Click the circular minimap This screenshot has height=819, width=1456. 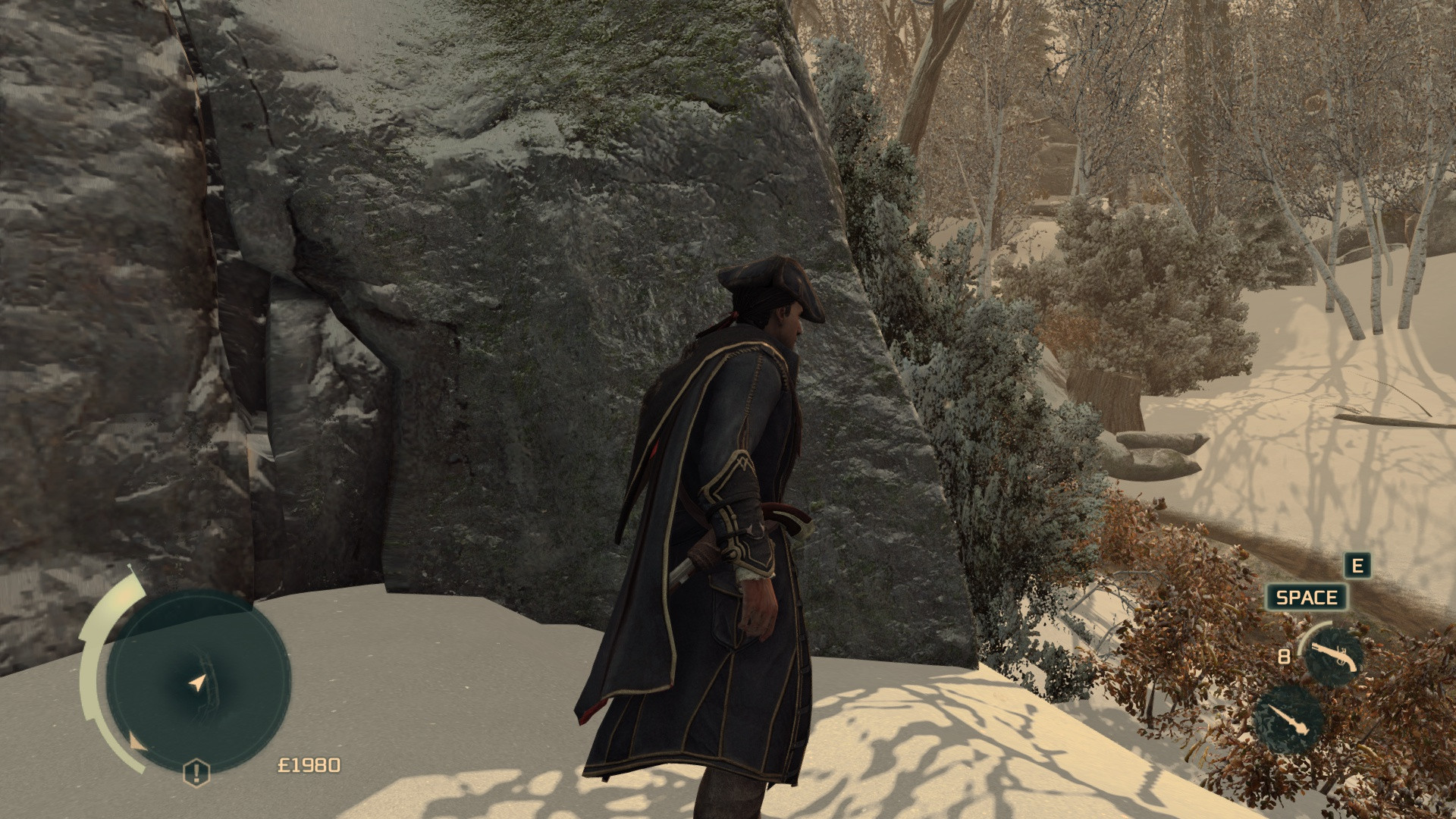coord(199,682)
